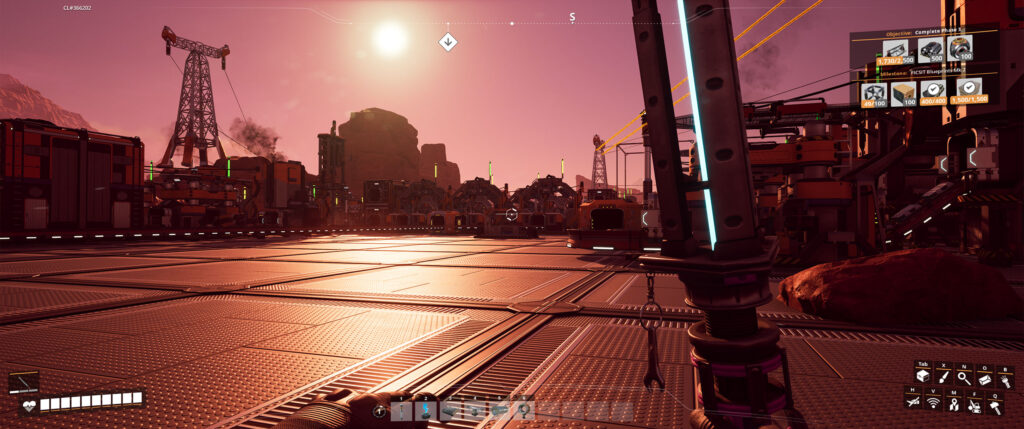Select the paintbrush customizer icon

(x=942, y=377)
